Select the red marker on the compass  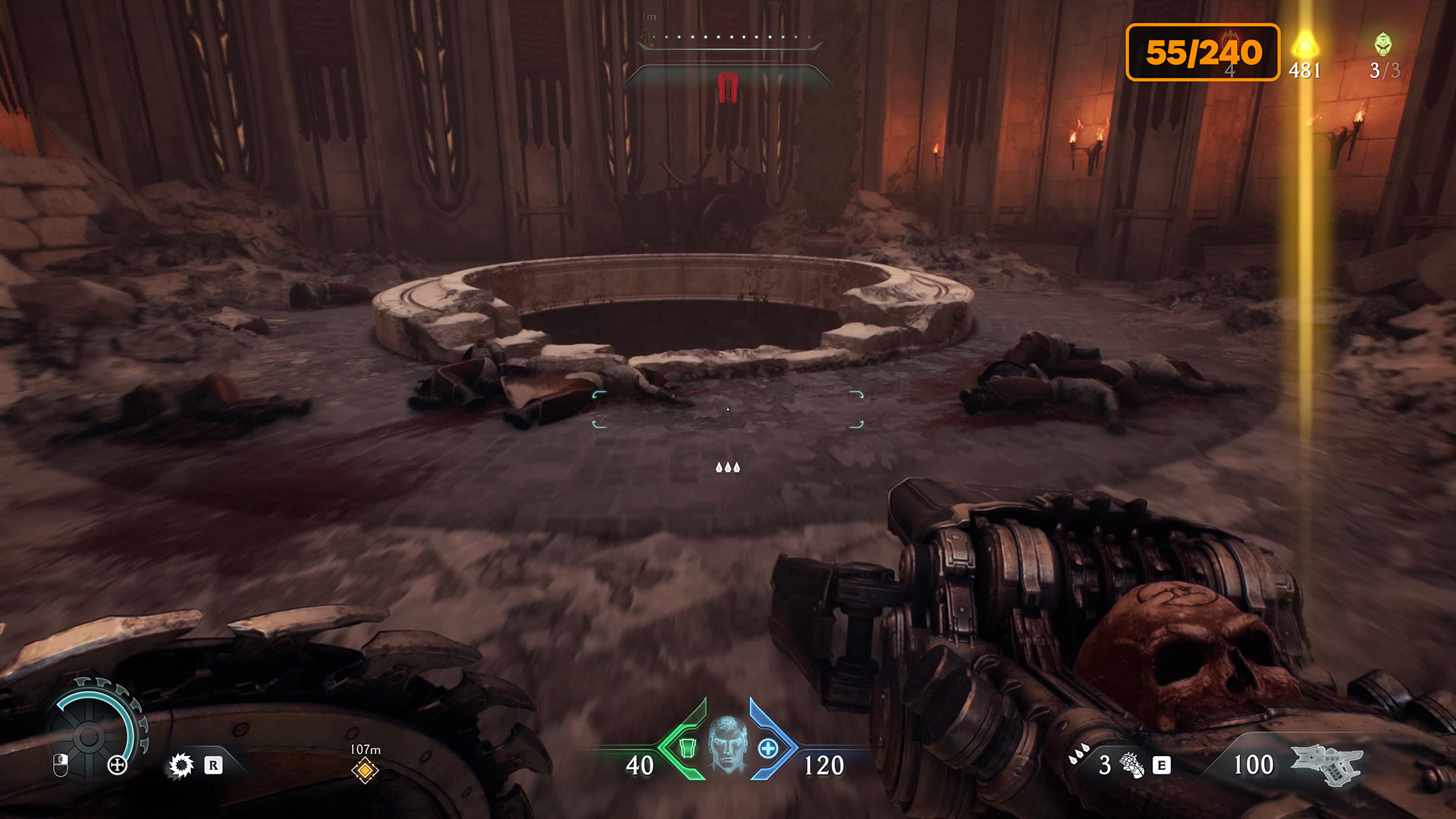pos(728,87)
